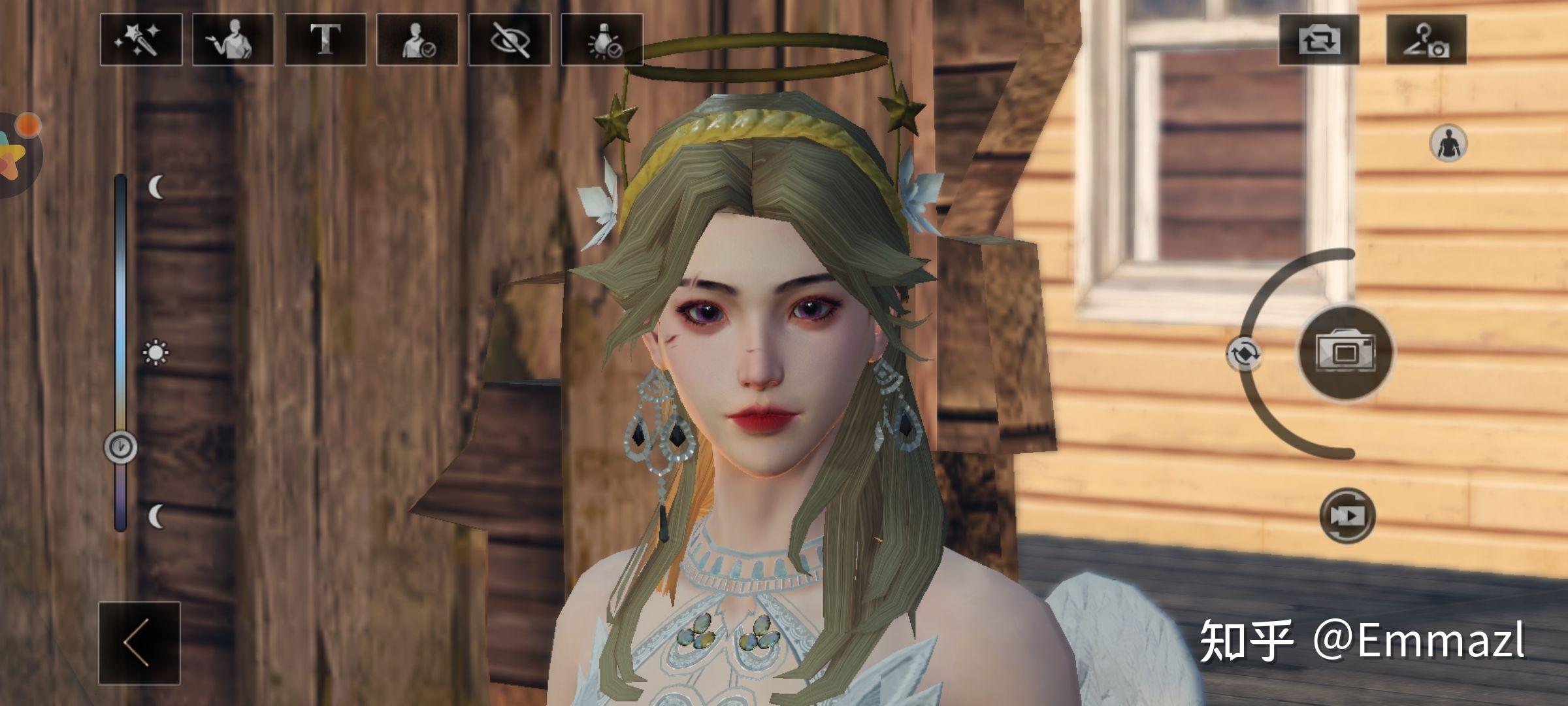Image resolution: width=1568 pixels, height=706 pixels.
Task: Flip the camera with the top swap button
Action: tap(1318, 40)
